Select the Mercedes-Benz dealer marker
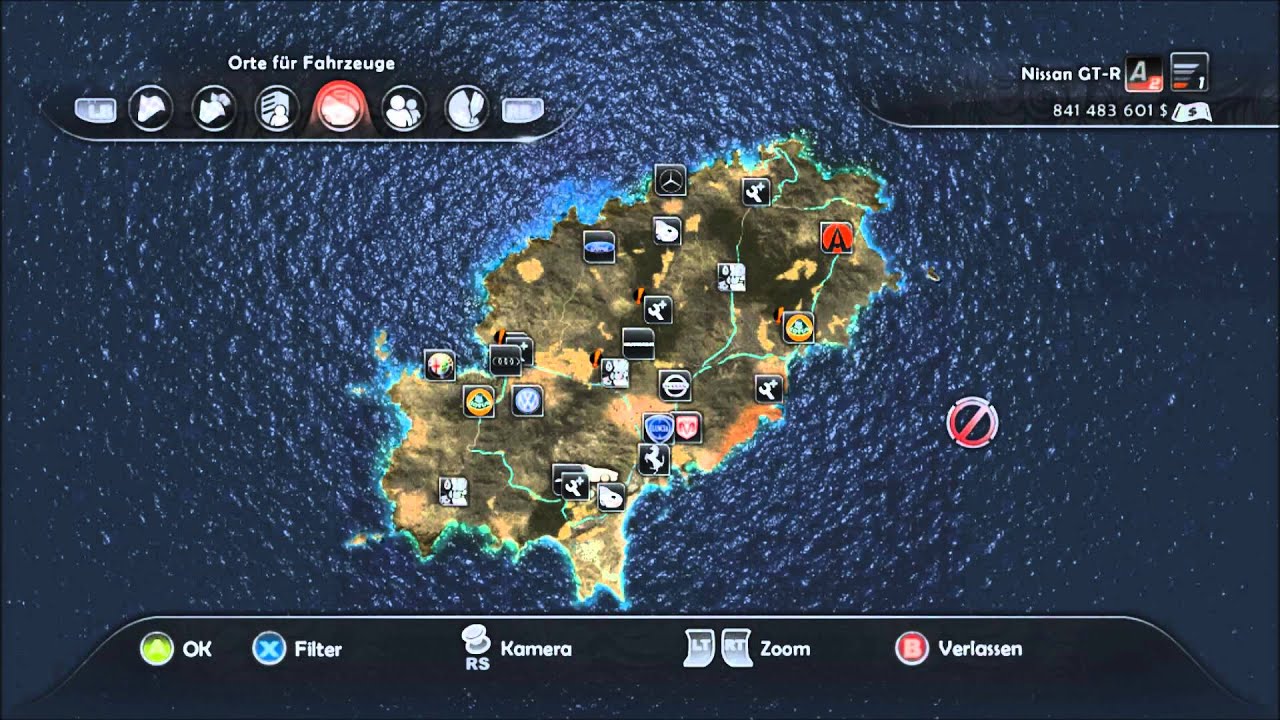The width and height of the screenshot is (1280, 720). click(x=670, y=181)
